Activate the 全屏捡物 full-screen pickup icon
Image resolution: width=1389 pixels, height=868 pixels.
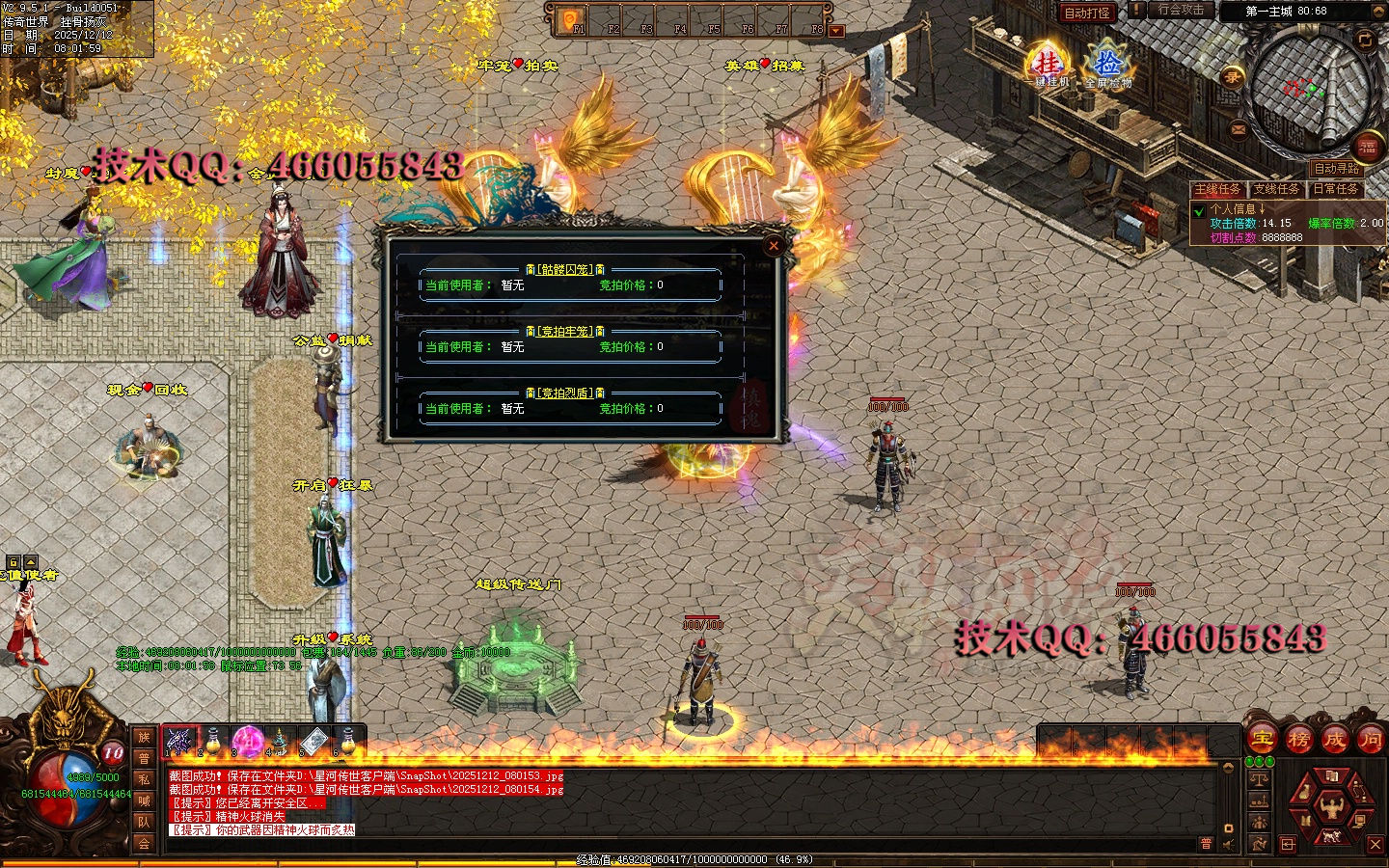coord(1107,66)
